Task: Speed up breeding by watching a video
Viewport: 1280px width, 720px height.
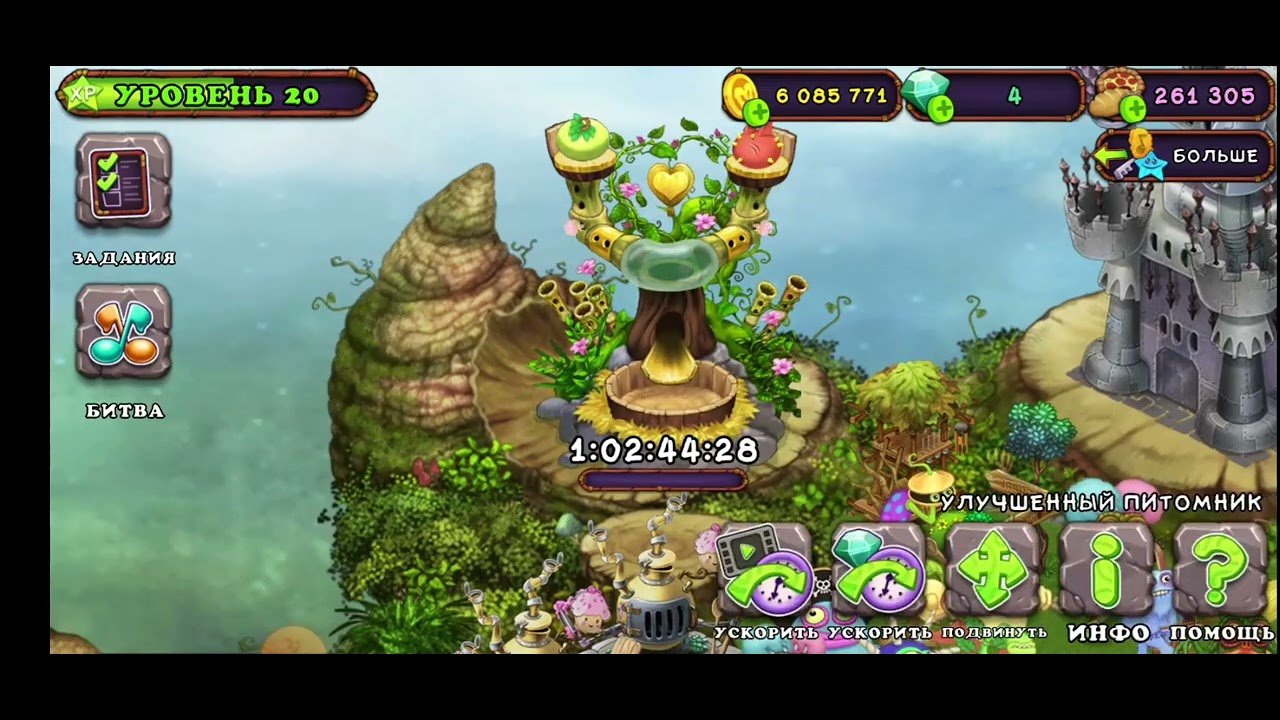Action: click(765, 571)
